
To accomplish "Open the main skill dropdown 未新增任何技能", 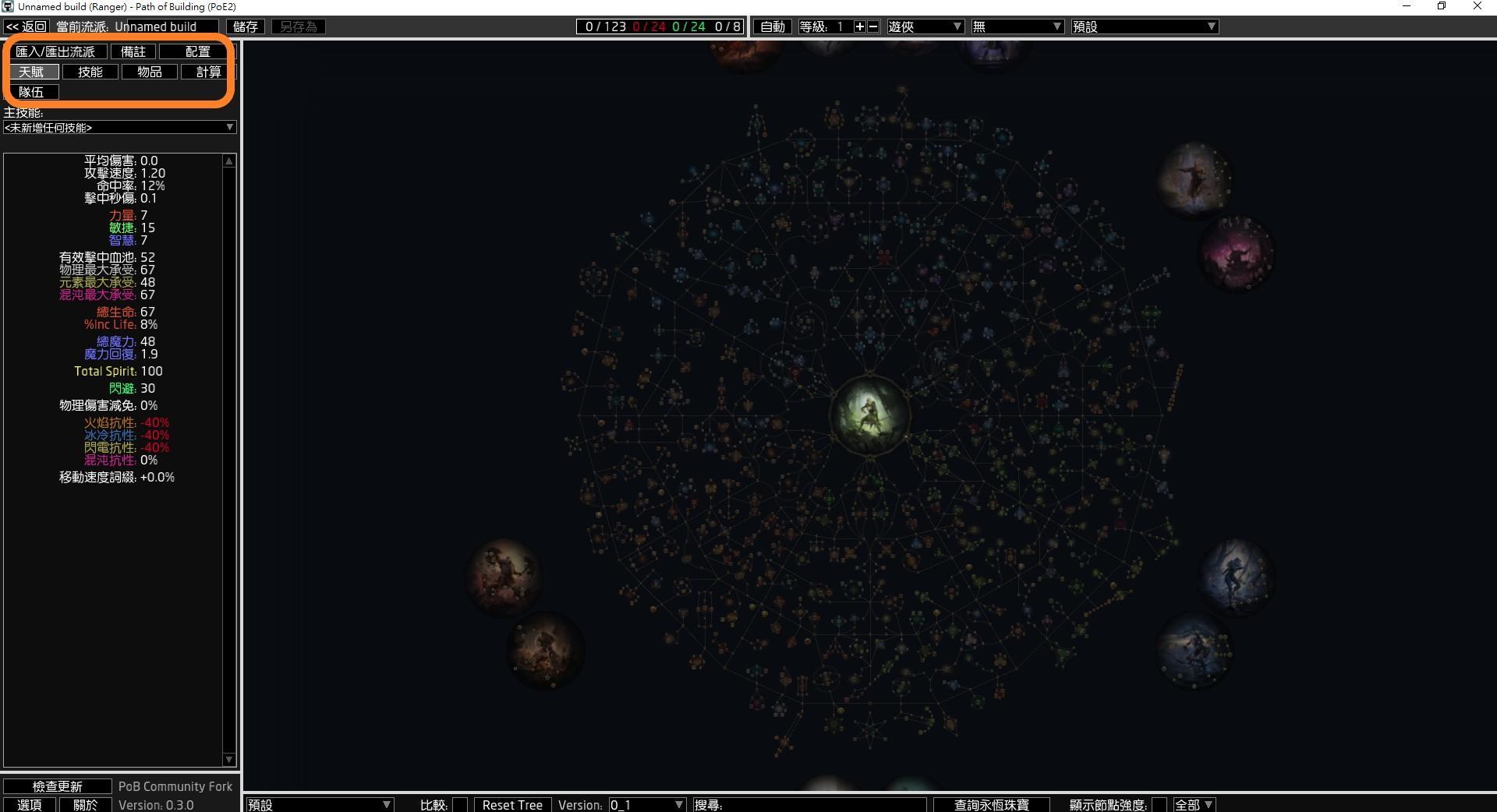I will [x=119, y=127].
